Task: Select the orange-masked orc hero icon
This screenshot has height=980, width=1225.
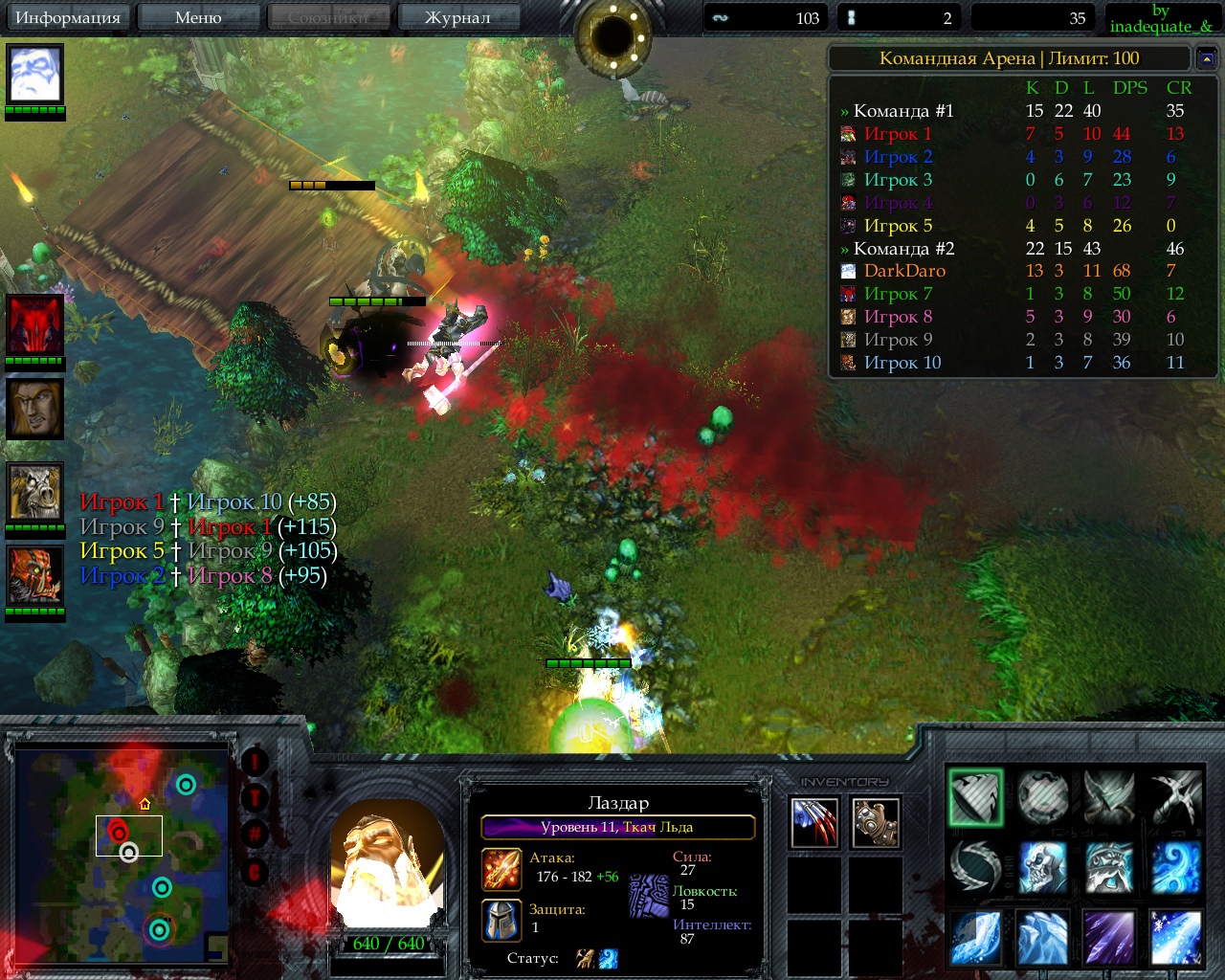Action: [35, 575]
